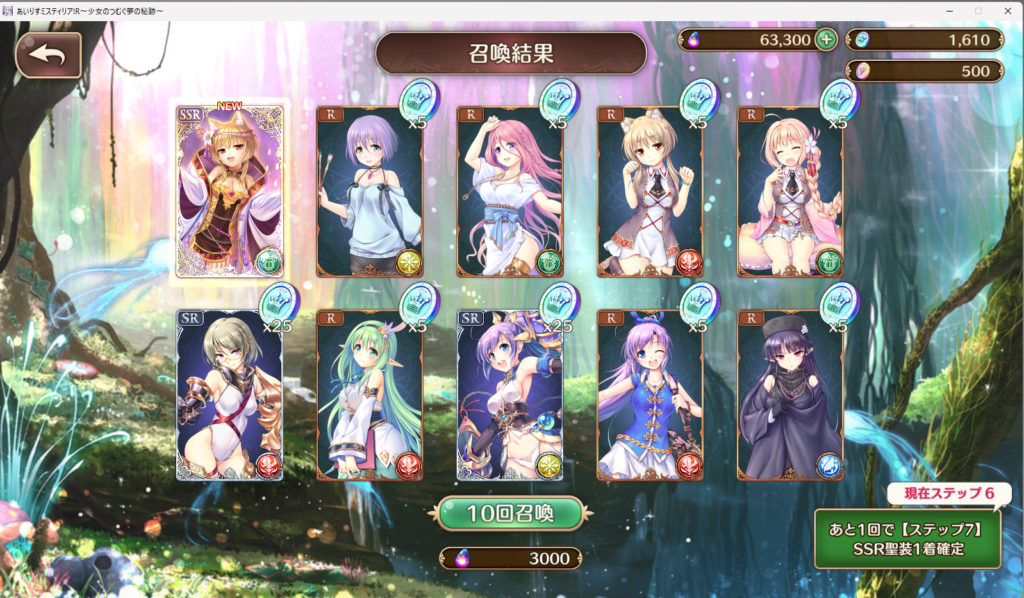This screenshot has height=598, width=1024.
Task: Open the step 7 SSR guarantee banner
Action: click(907, 538)
